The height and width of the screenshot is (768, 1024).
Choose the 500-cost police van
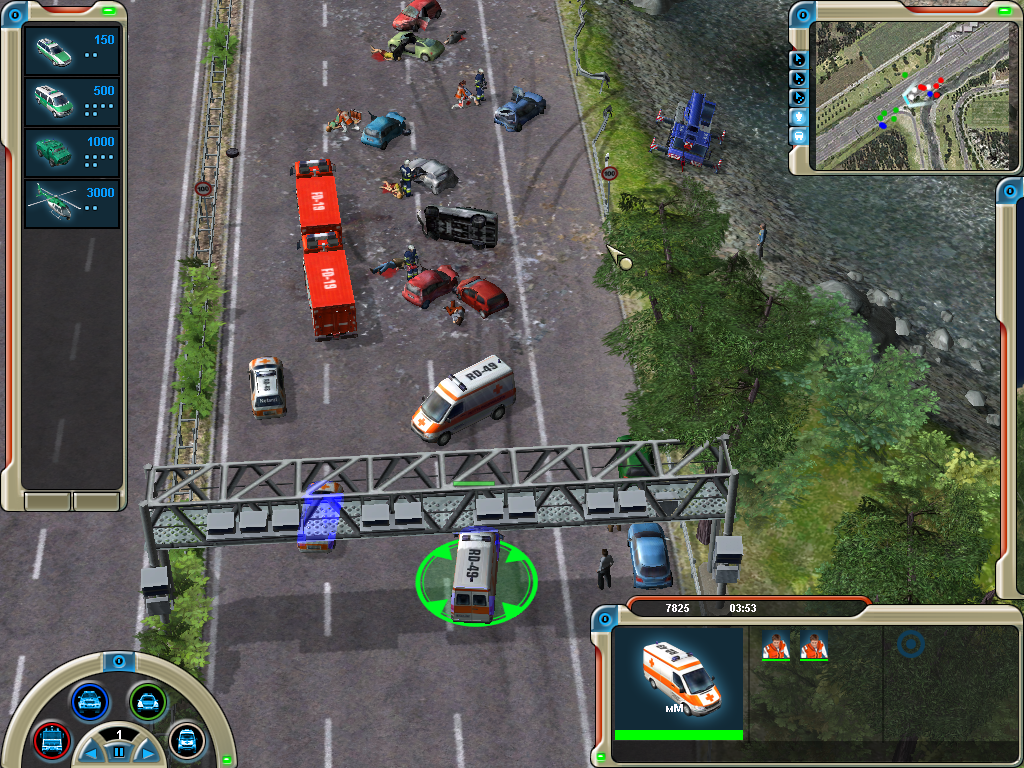[x=71, y=102]
